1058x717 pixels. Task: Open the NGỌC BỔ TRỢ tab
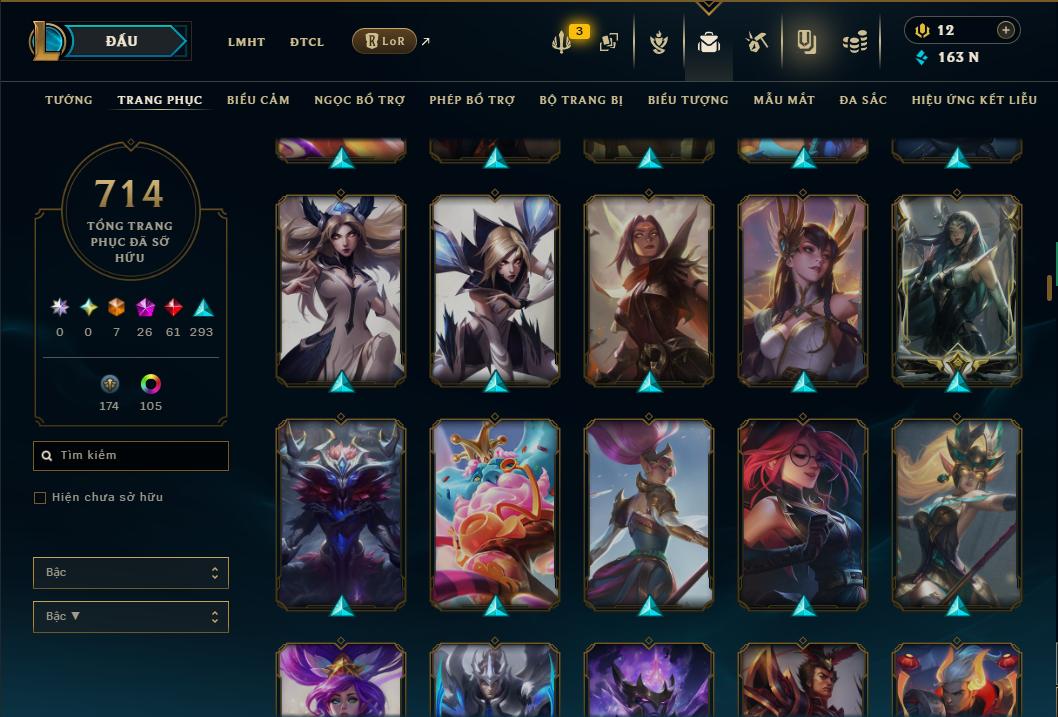coord(360,100)
